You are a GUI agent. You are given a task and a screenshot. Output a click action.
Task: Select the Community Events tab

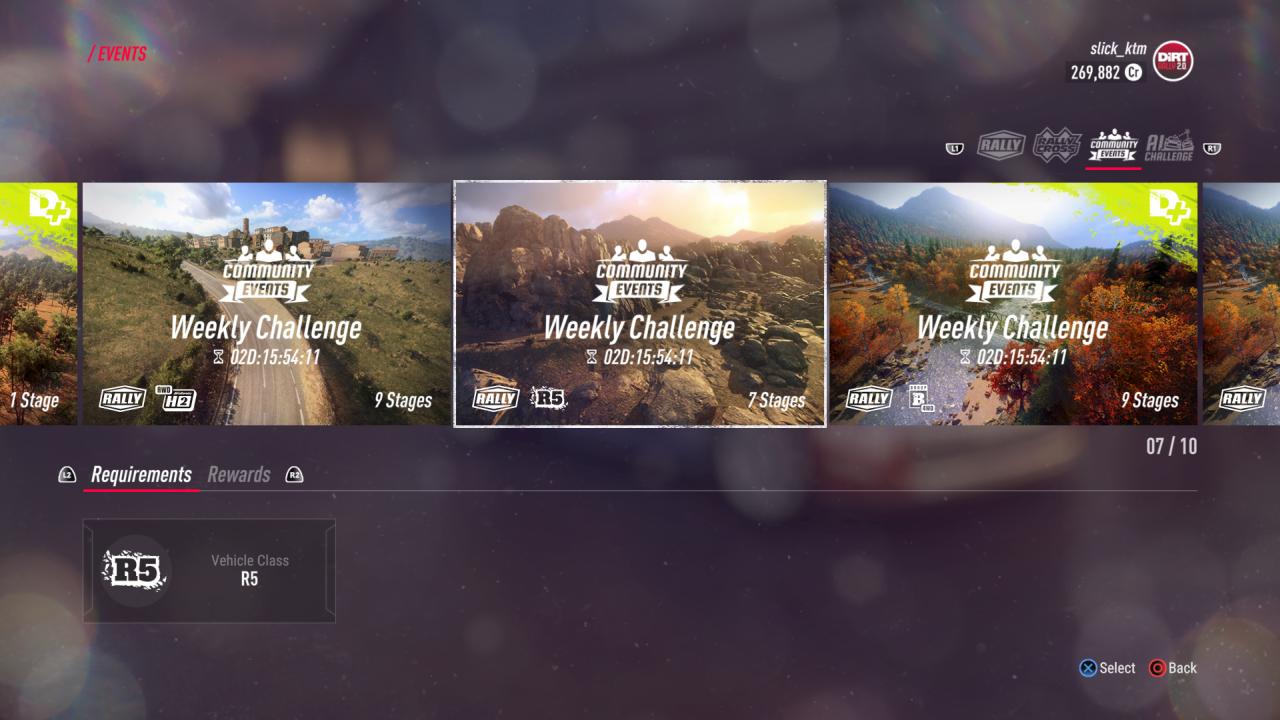[x=1114, y=147]
